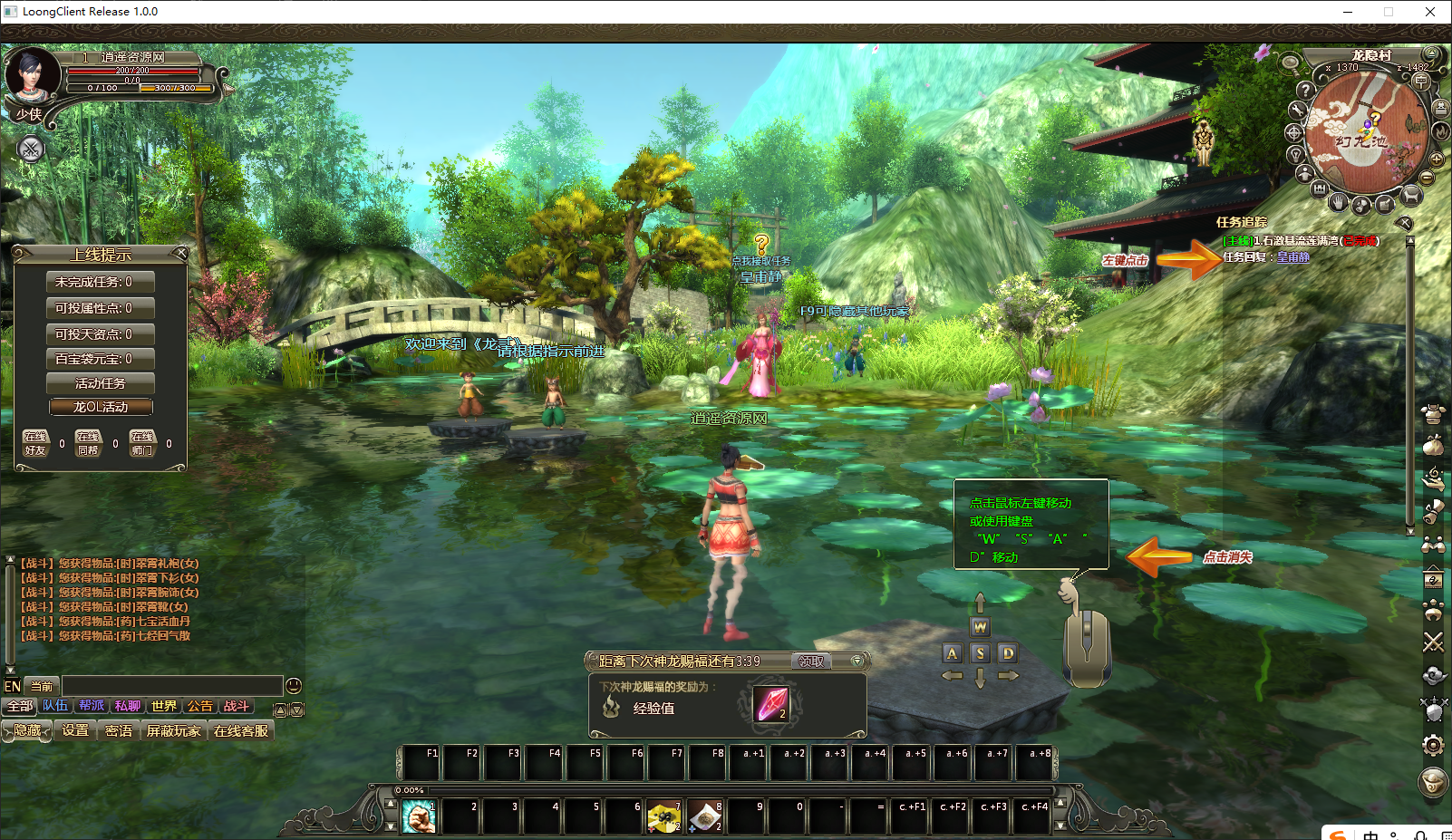Open the 设置 menu
Screen dimensions: 1452x840
pyautogui.click(x=75, y=730)
